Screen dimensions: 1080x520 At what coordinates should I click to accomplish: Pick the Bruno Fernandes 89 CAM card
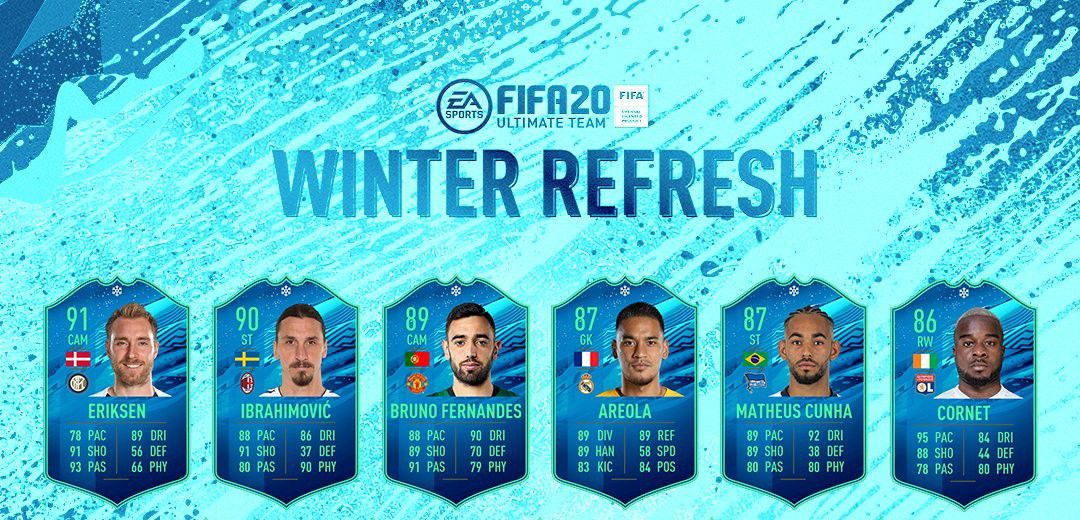tap(456, 390)
